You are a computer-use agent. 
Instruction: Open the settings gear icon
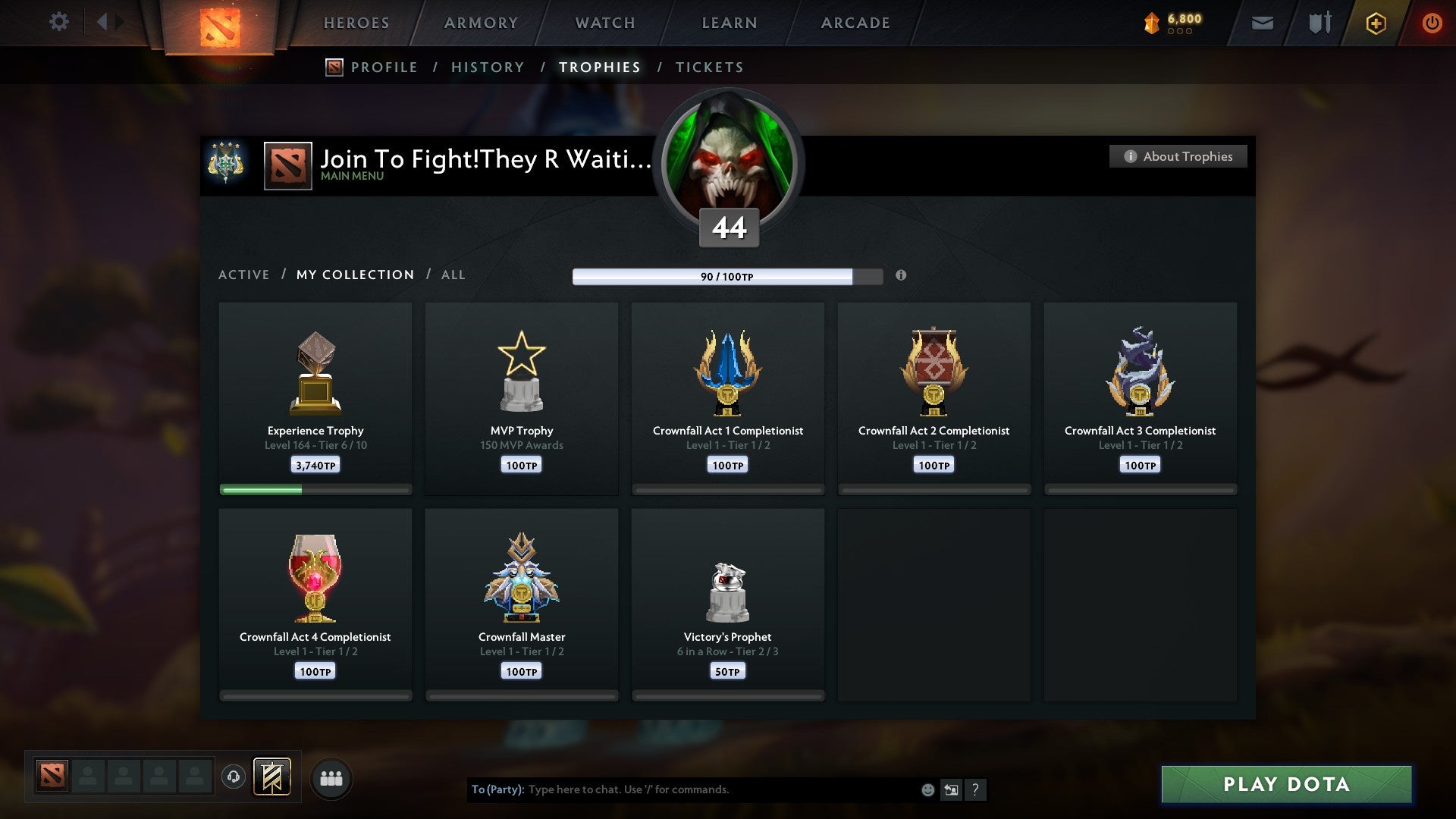(58, 22)
